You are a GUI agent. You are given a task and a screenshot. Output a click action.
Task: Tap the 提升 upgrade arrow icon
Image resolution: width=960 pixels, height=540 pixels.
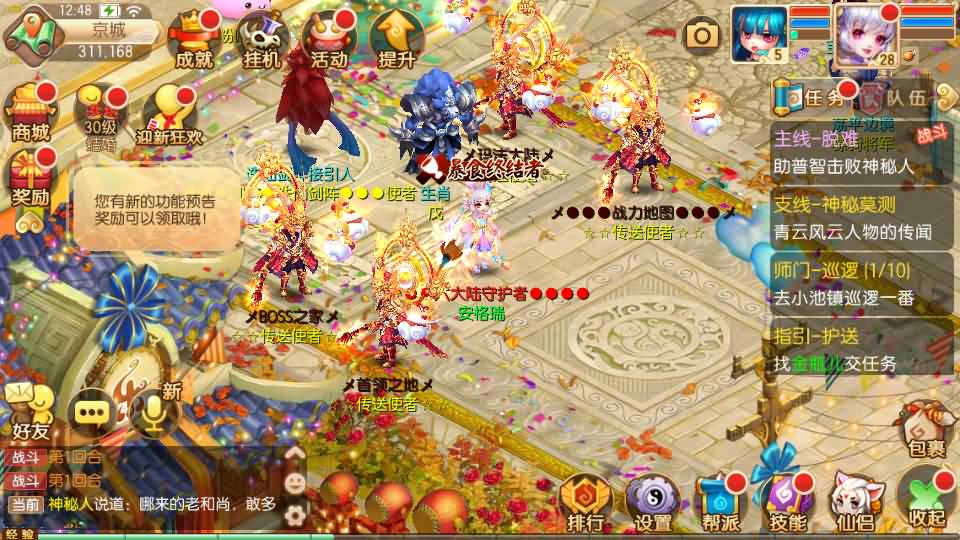(396, 42)
